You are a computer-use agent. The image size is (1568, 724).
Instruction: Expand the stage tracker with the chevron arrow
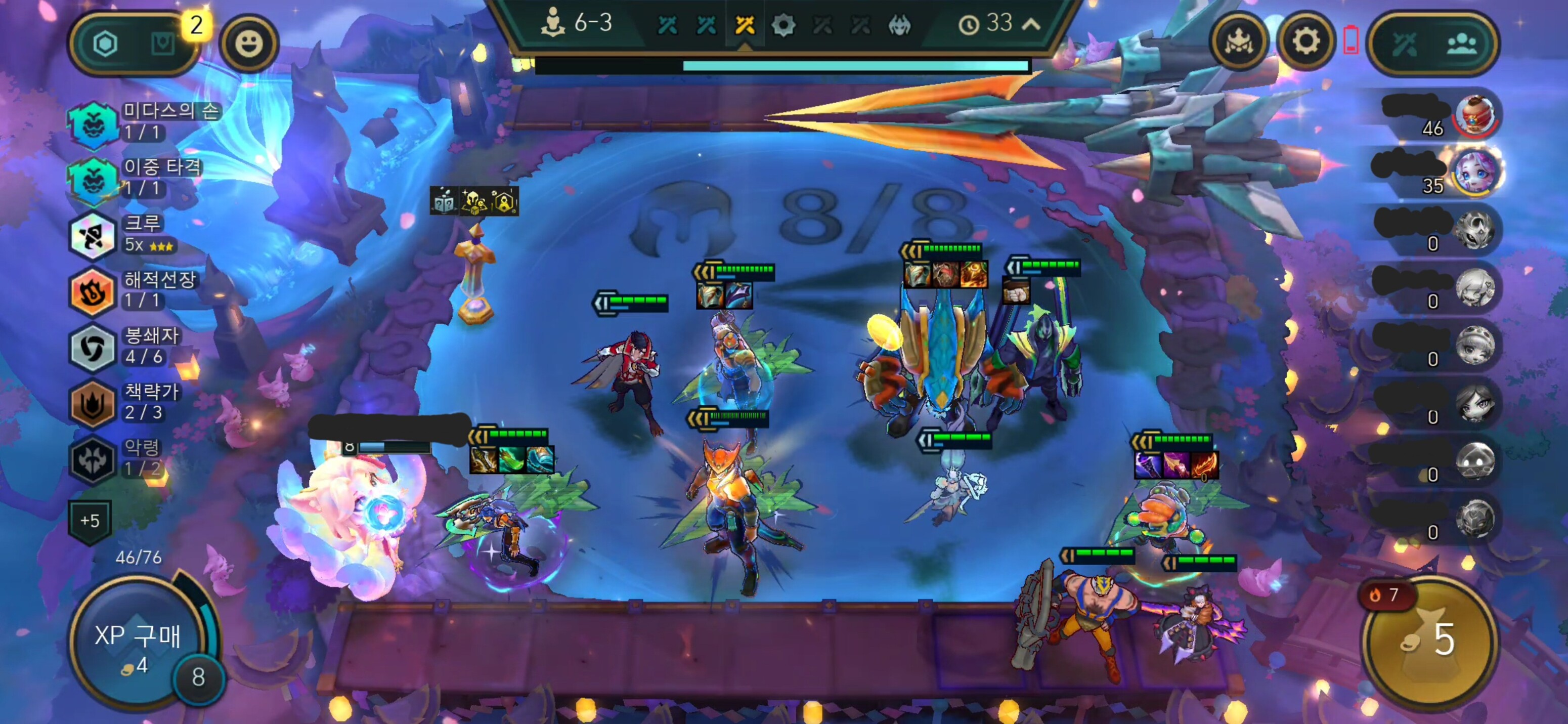1030,24
